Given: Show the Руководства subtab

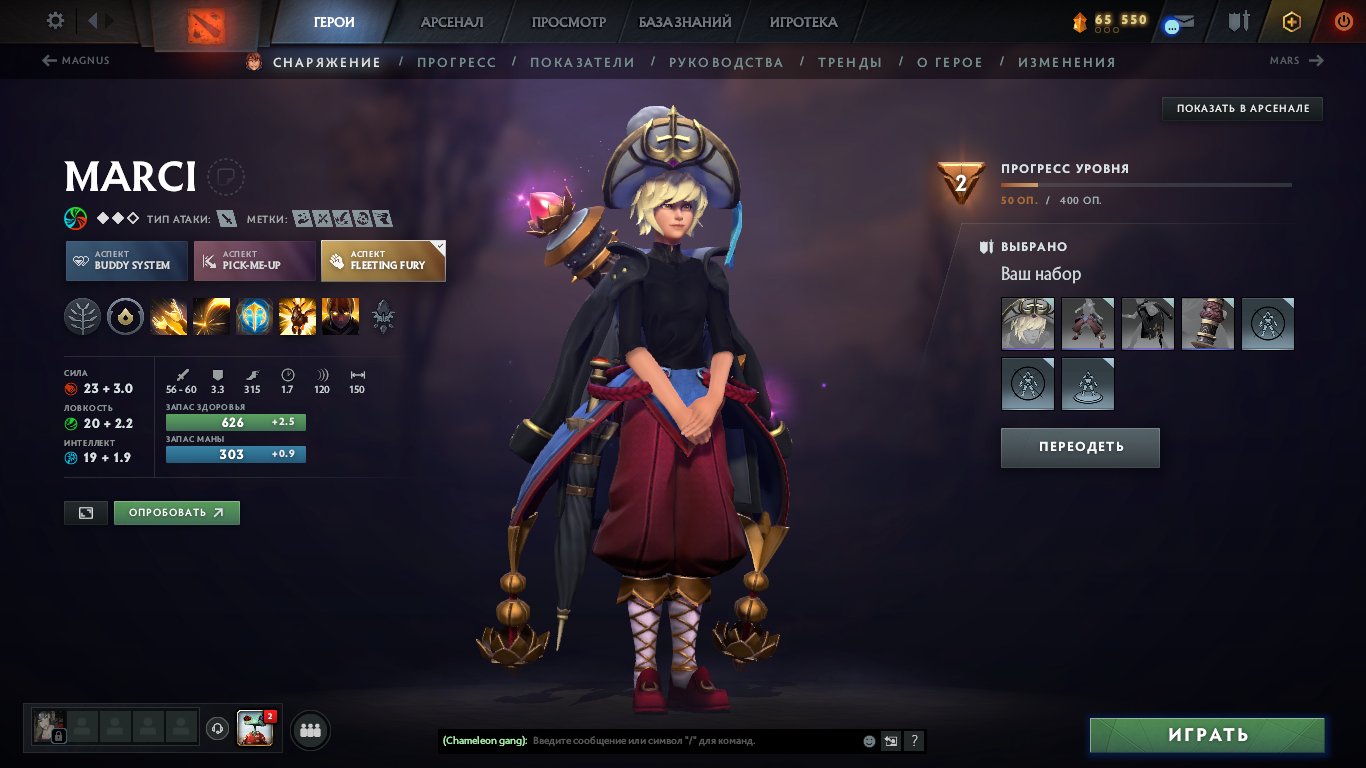Looking at the screenshot, I should (726, 62).
